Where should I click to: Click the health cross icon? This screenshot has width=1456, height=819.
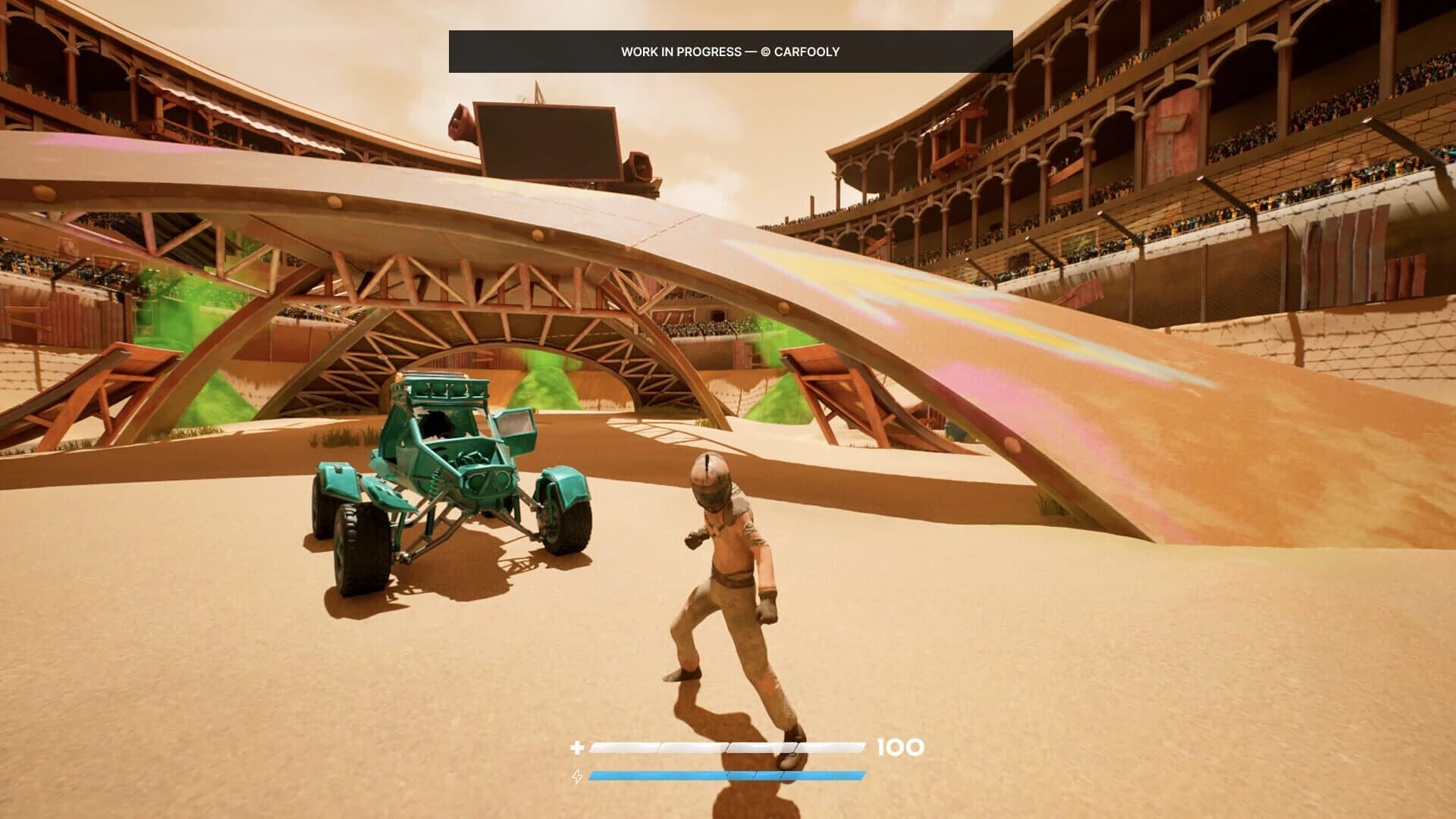[x=577, y=748]
